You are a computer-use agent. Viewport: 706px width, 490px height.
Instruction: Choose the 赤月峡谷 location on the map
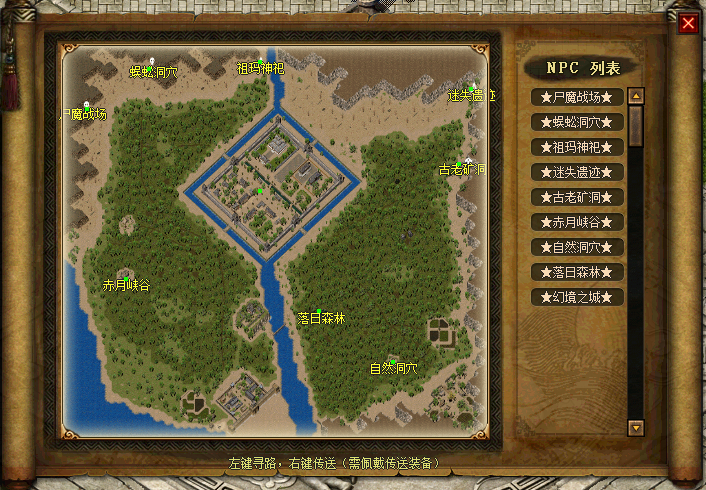(x=126, y=285)
